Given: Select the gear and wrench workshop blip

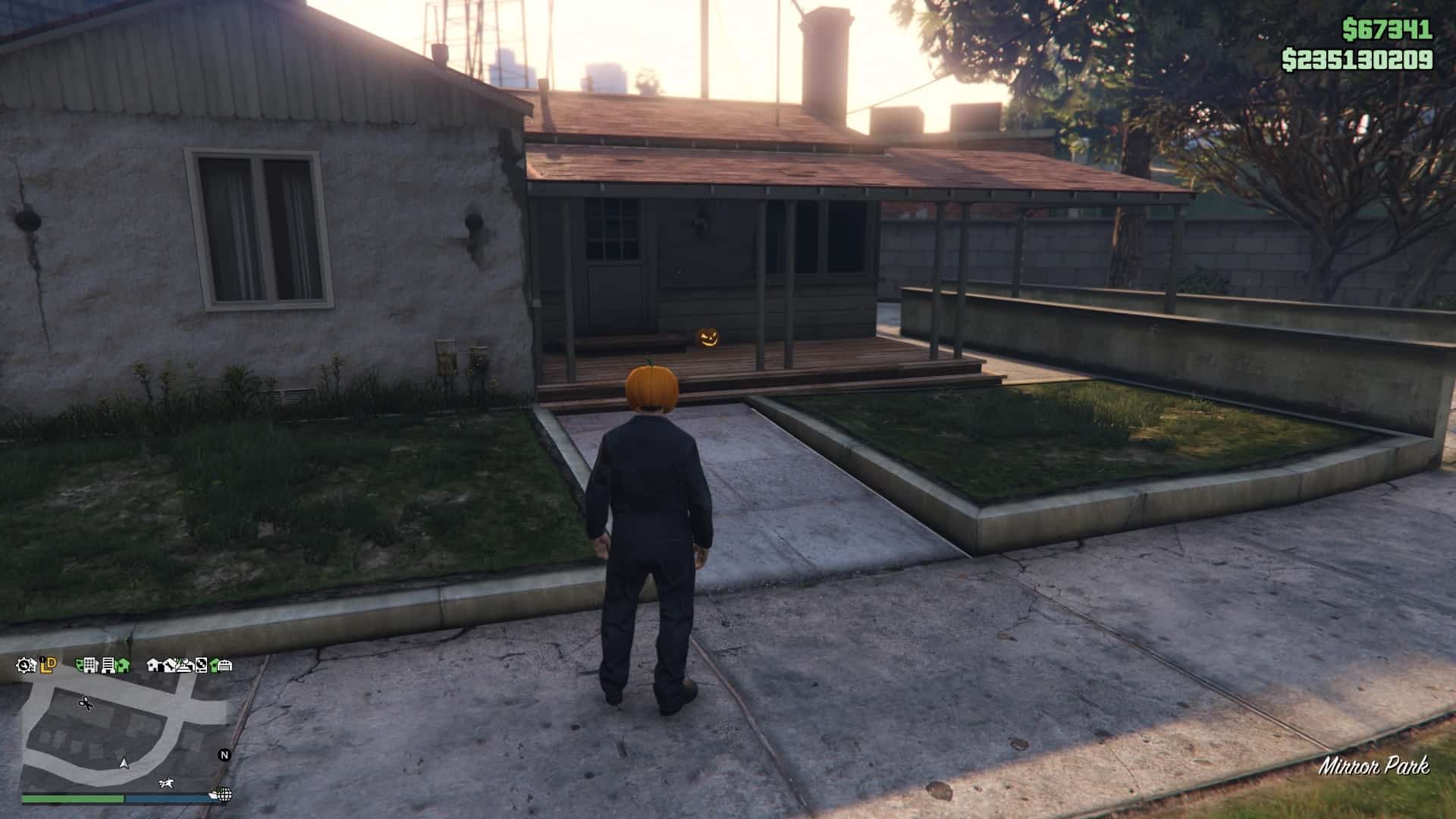Looking at the screenshot, I should pyautogui.click(x=26, y=666).
